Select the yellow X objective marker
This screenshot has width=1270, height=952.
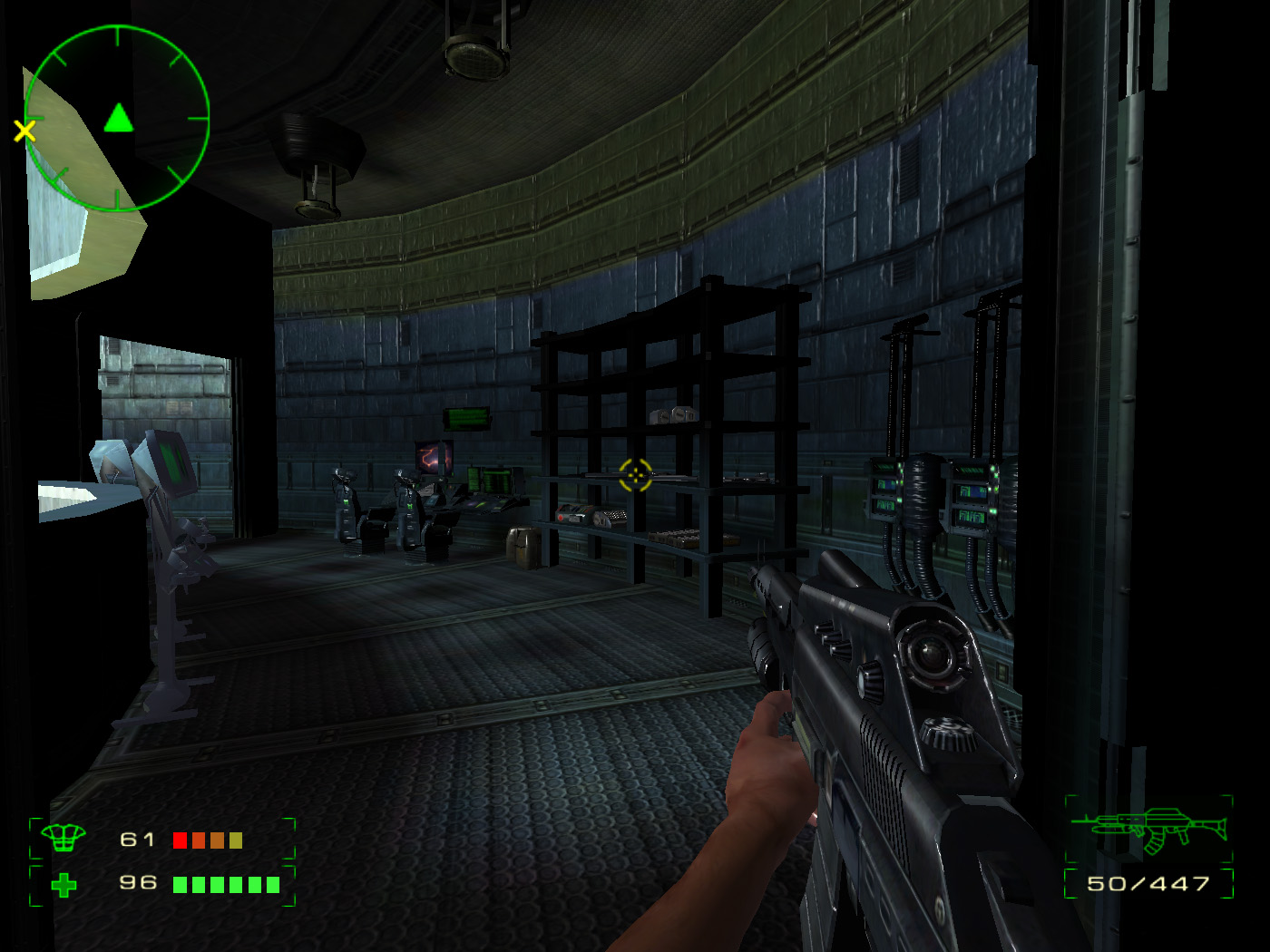tap(24, 131)
